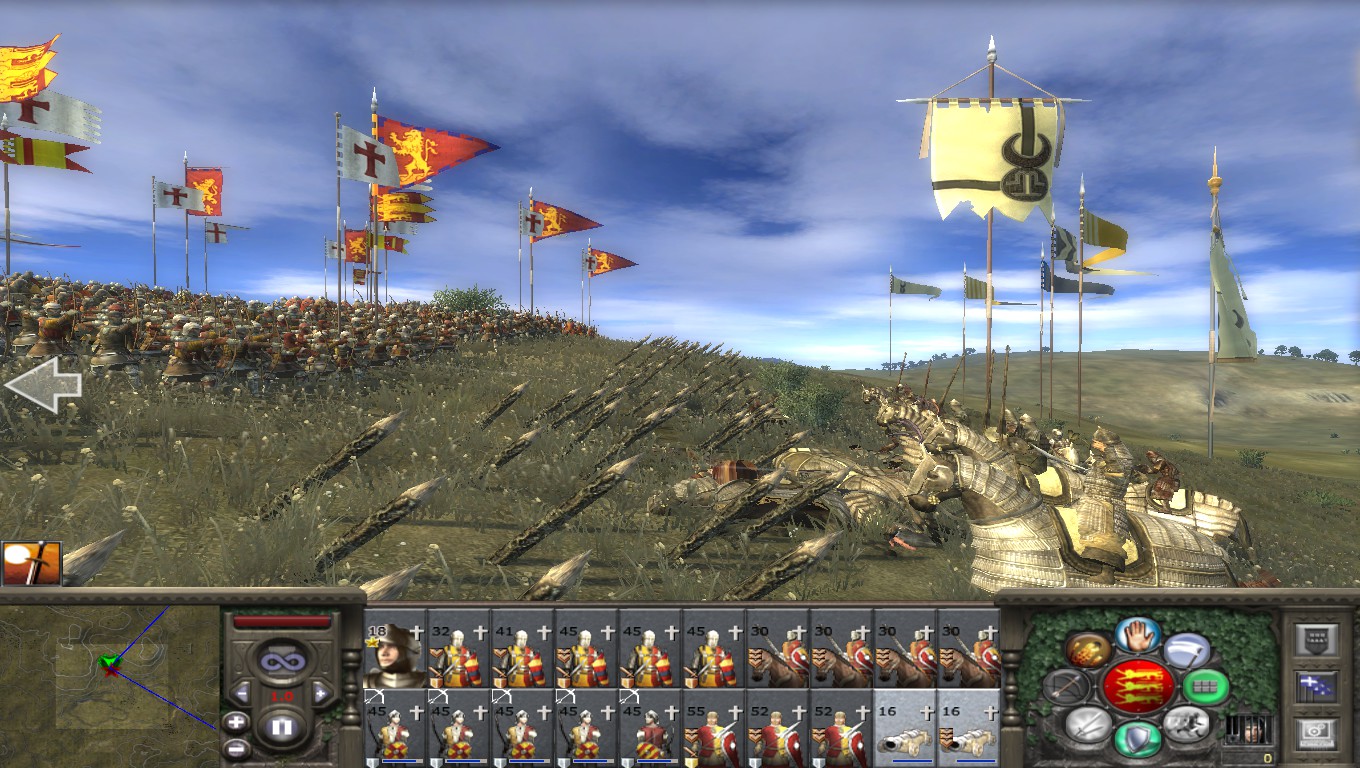
Task: Open the camera options button
Action: [1316, 734]
